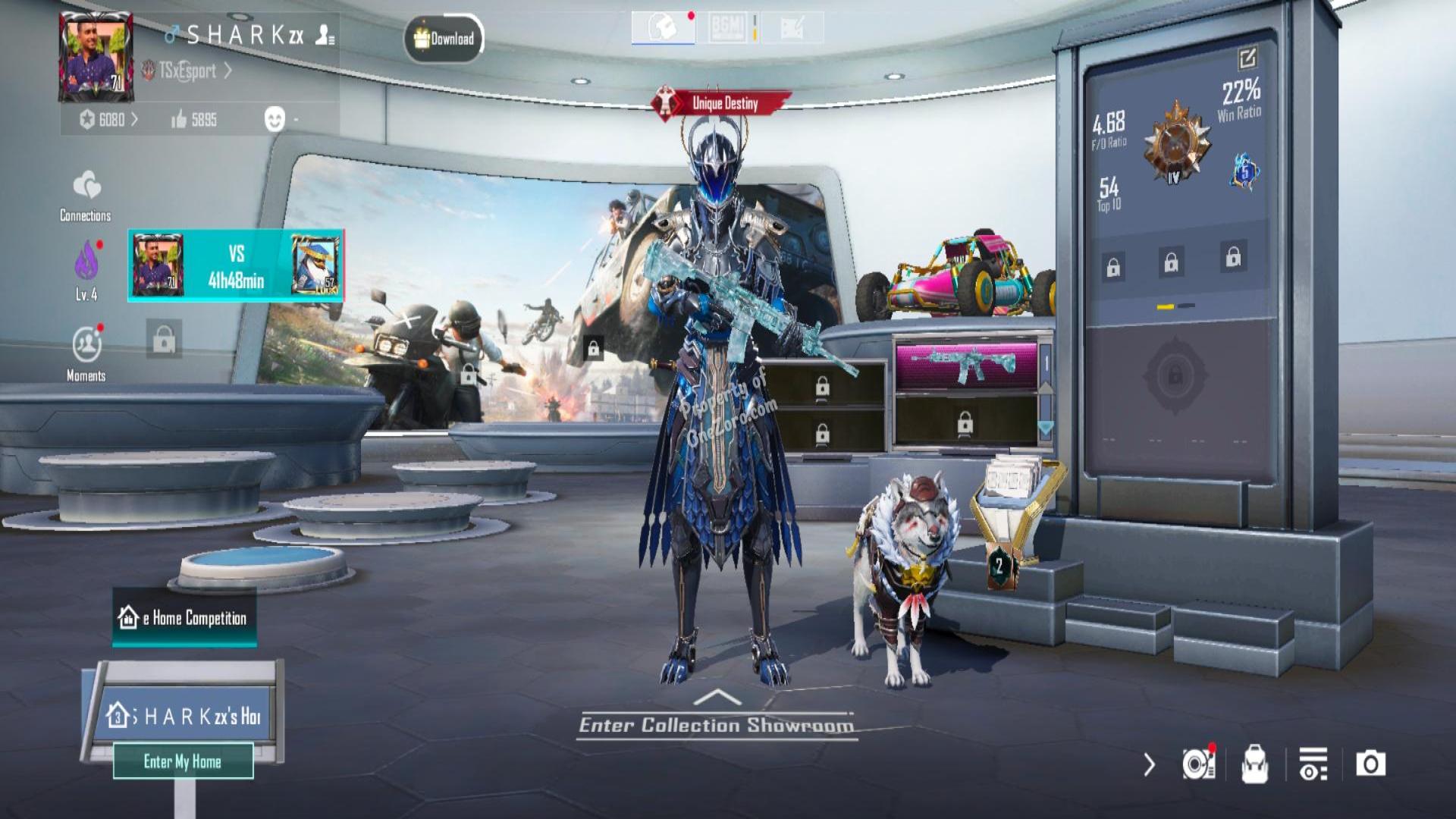Open the turntable music icon
This screenshot has height=819, width=1456.
(1198, 764)
